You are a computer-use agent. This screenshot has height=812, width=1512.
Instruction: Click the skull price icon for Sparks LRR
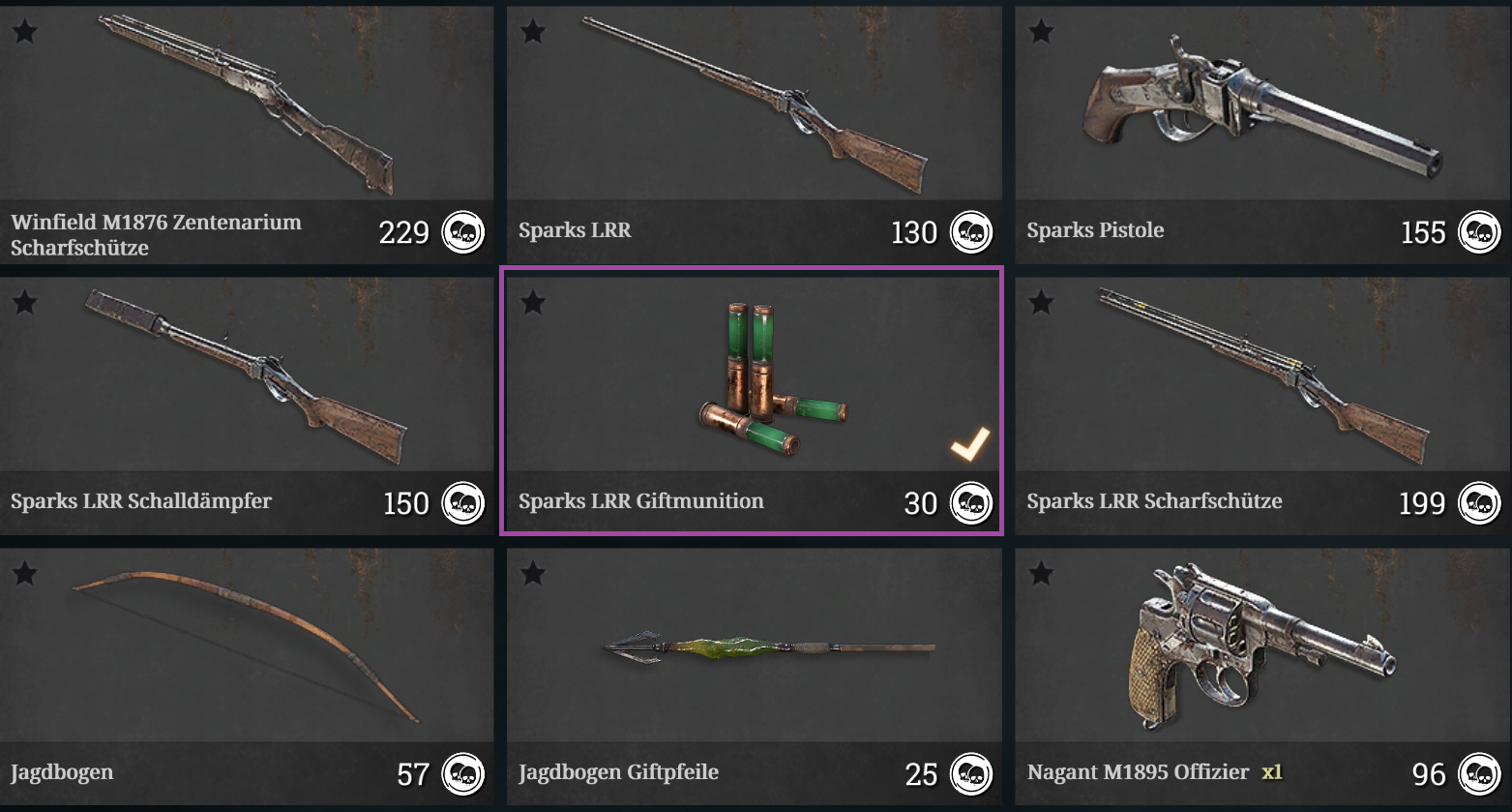click(972, 232)
